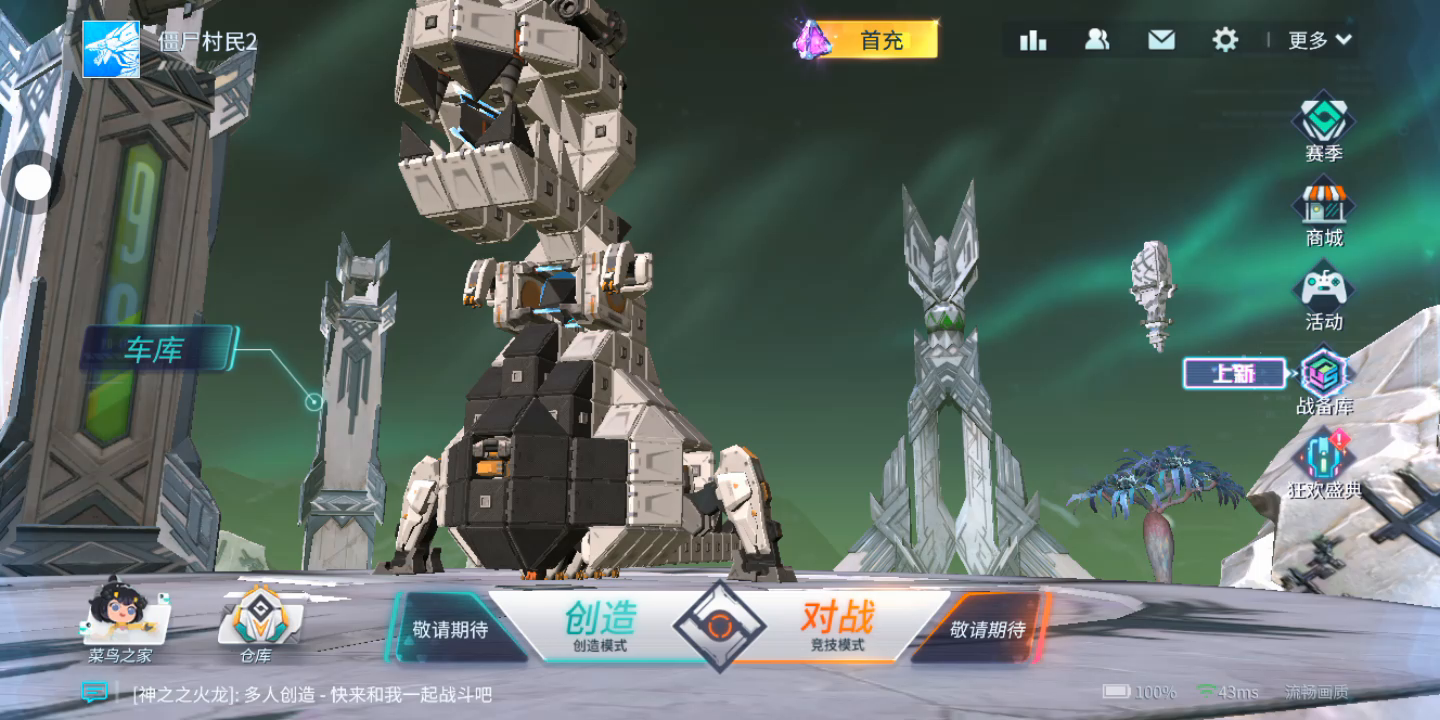Open the 神之之火龙 chat message line

[312, 694]
